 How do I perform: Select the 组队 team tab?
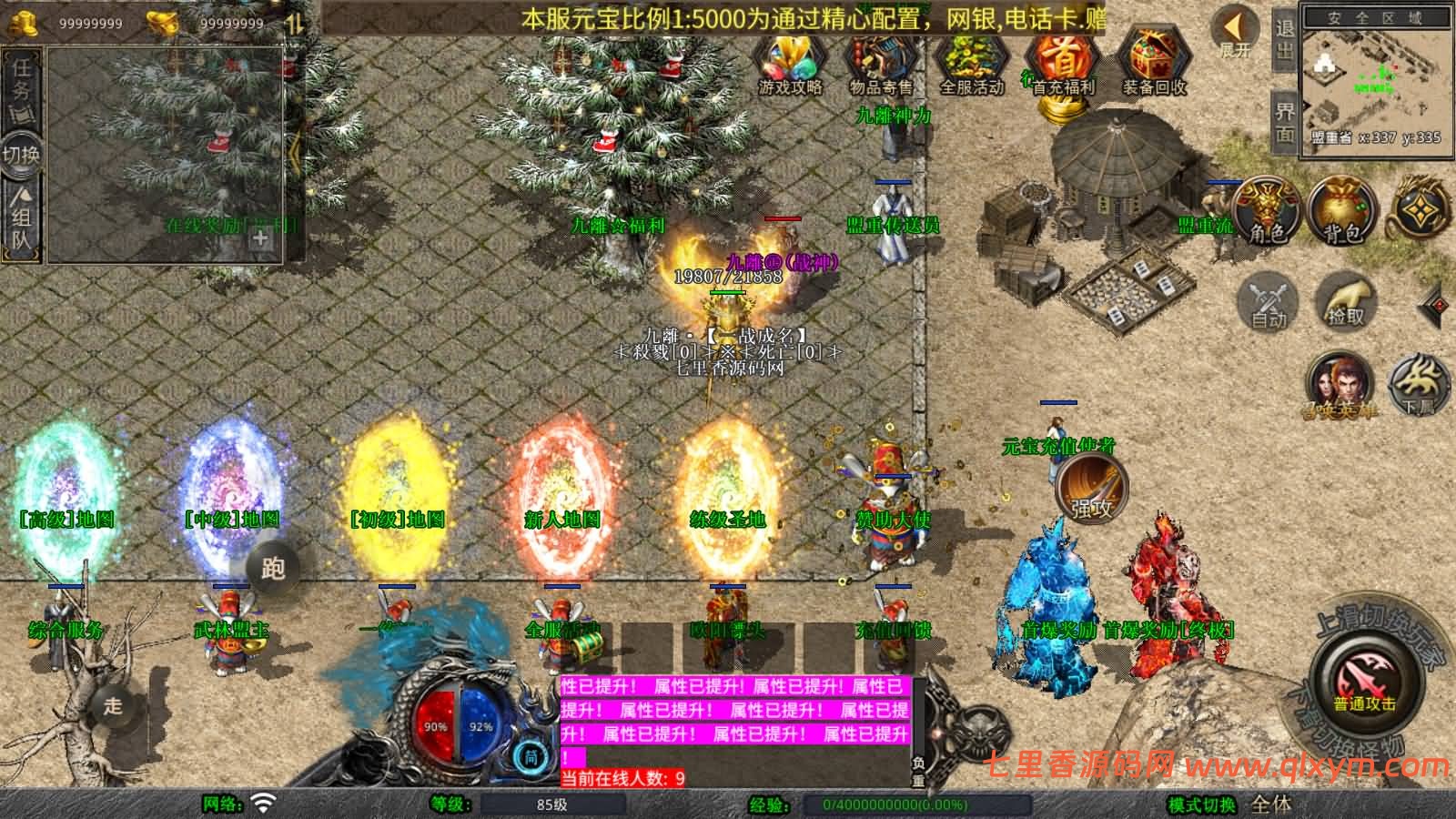coord(21,218)
